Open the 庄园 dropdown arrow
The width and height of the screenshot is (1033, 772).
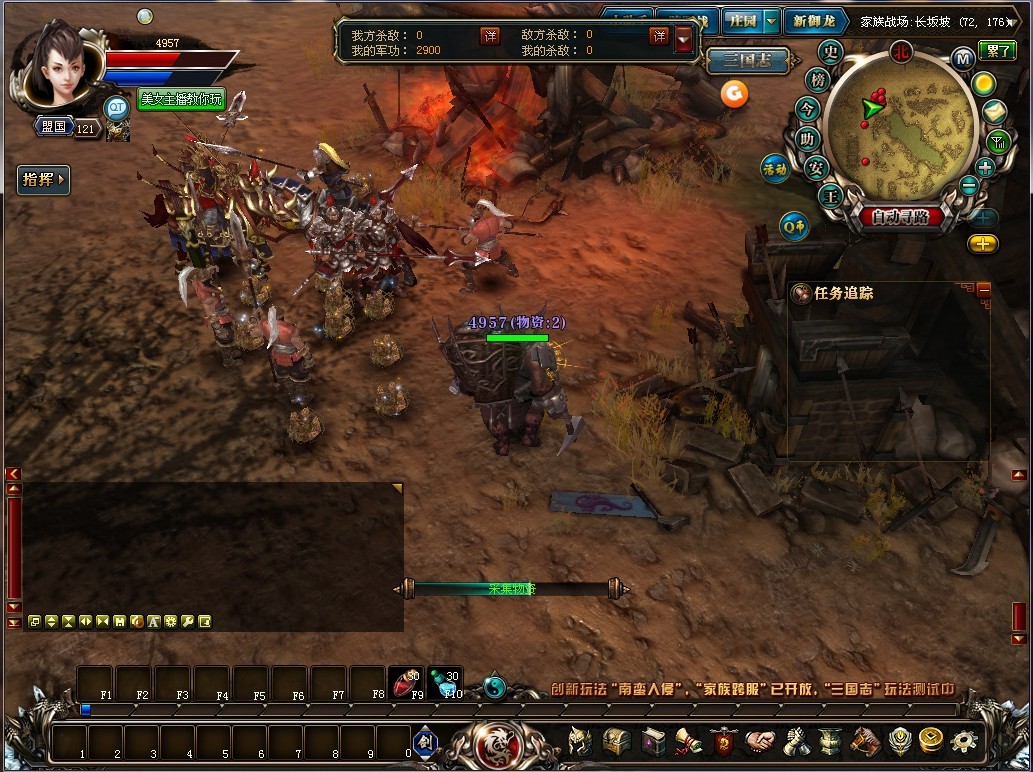pos(771,21)
